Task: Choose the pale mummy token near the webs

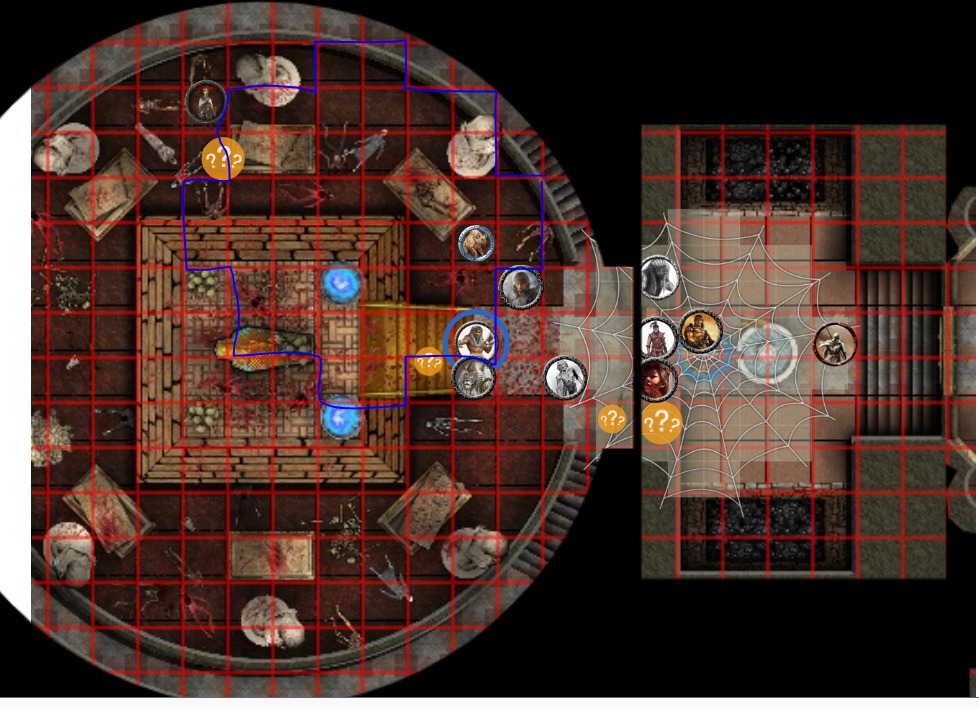Action: 565,377
